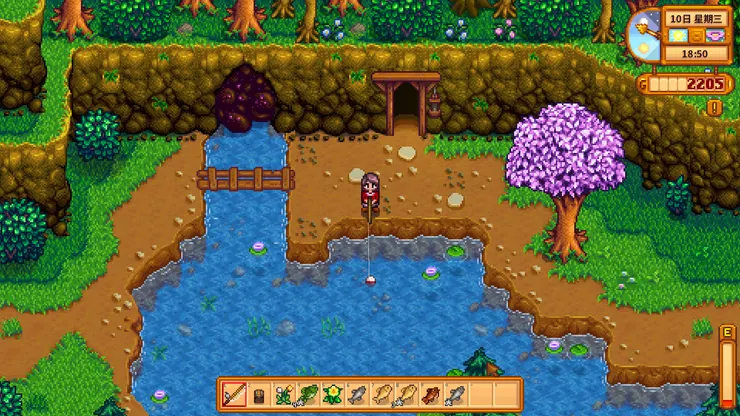The width and height of the screenshot is (740, 416).
Task: Choose the green fish in the hotbar
Action: point(308,394)
